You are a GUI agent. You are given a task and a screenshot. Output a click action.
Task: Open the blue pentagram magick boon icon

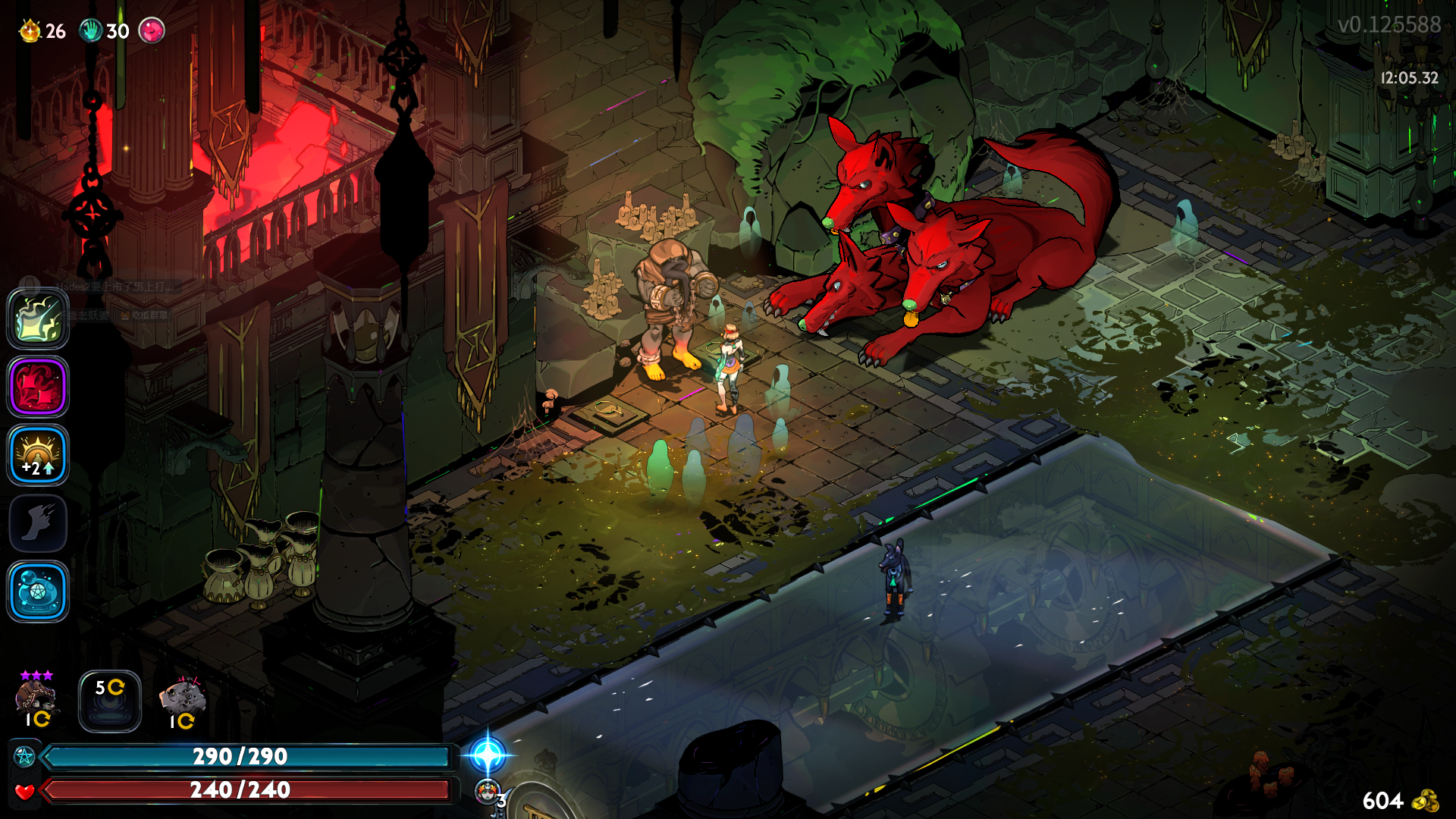(38, 591)
